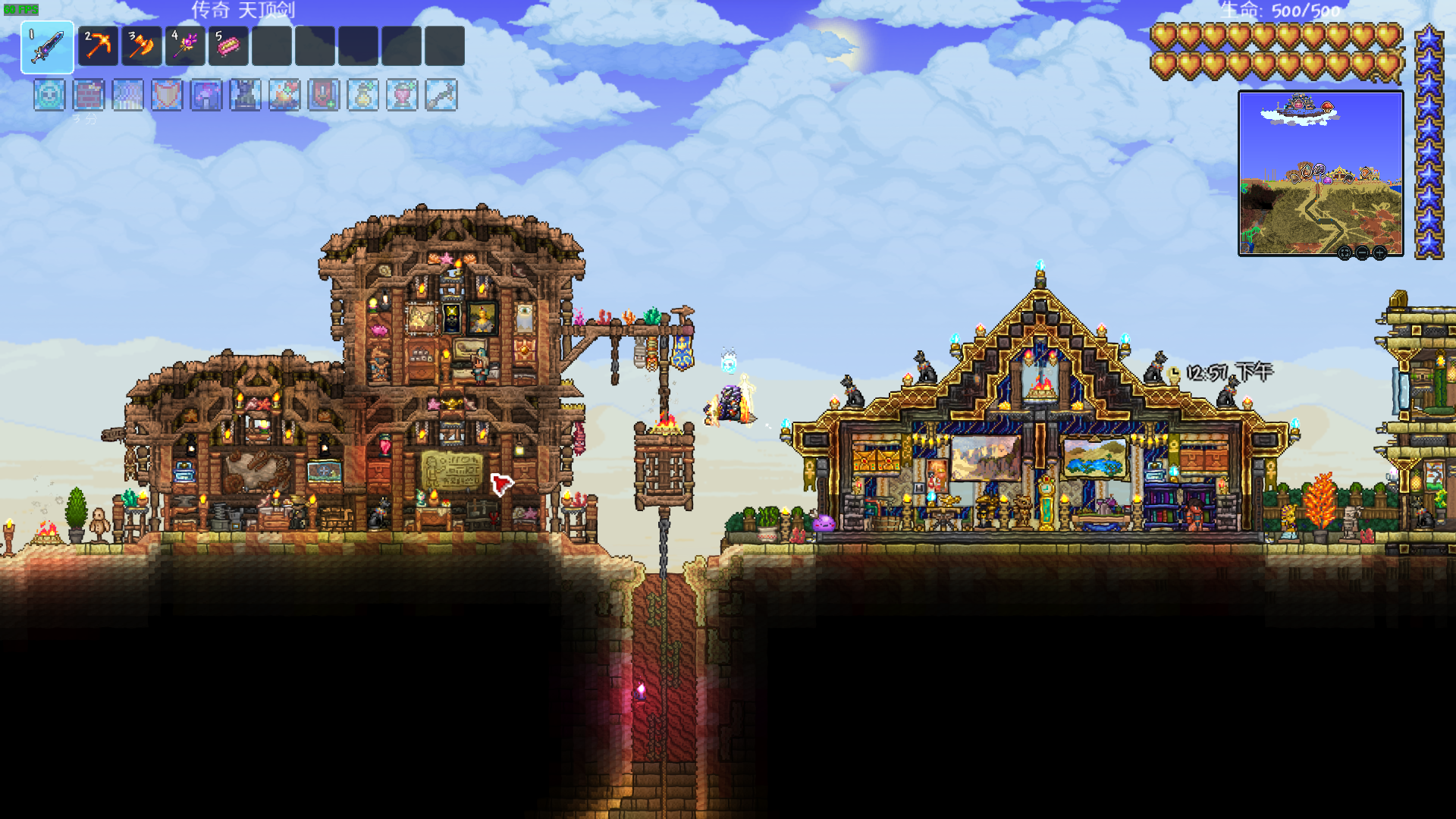Click the red mushroom marker on minimap
1456x819 pixels.
pyautogui.click(x=1327, y=106)
